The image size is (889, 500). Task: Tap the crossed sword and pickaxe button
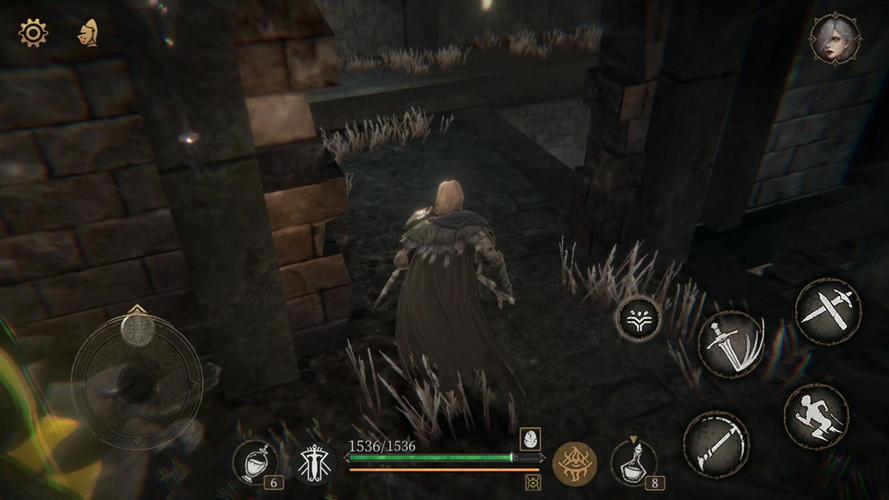pos(828,311)
